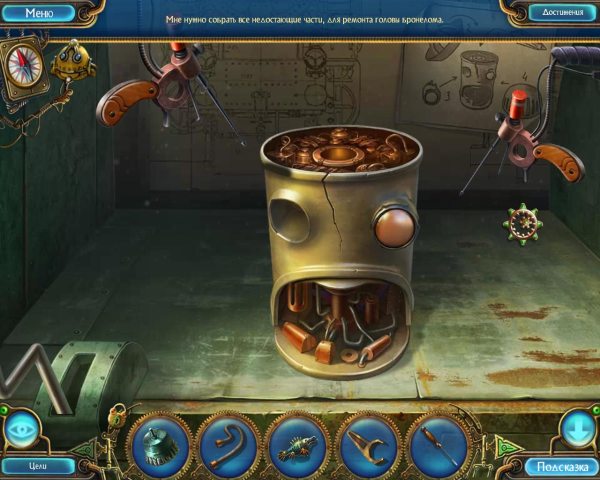Select the gear cap inventory item
Viewport: 600px width, 480px height.
tap(159, 443)
